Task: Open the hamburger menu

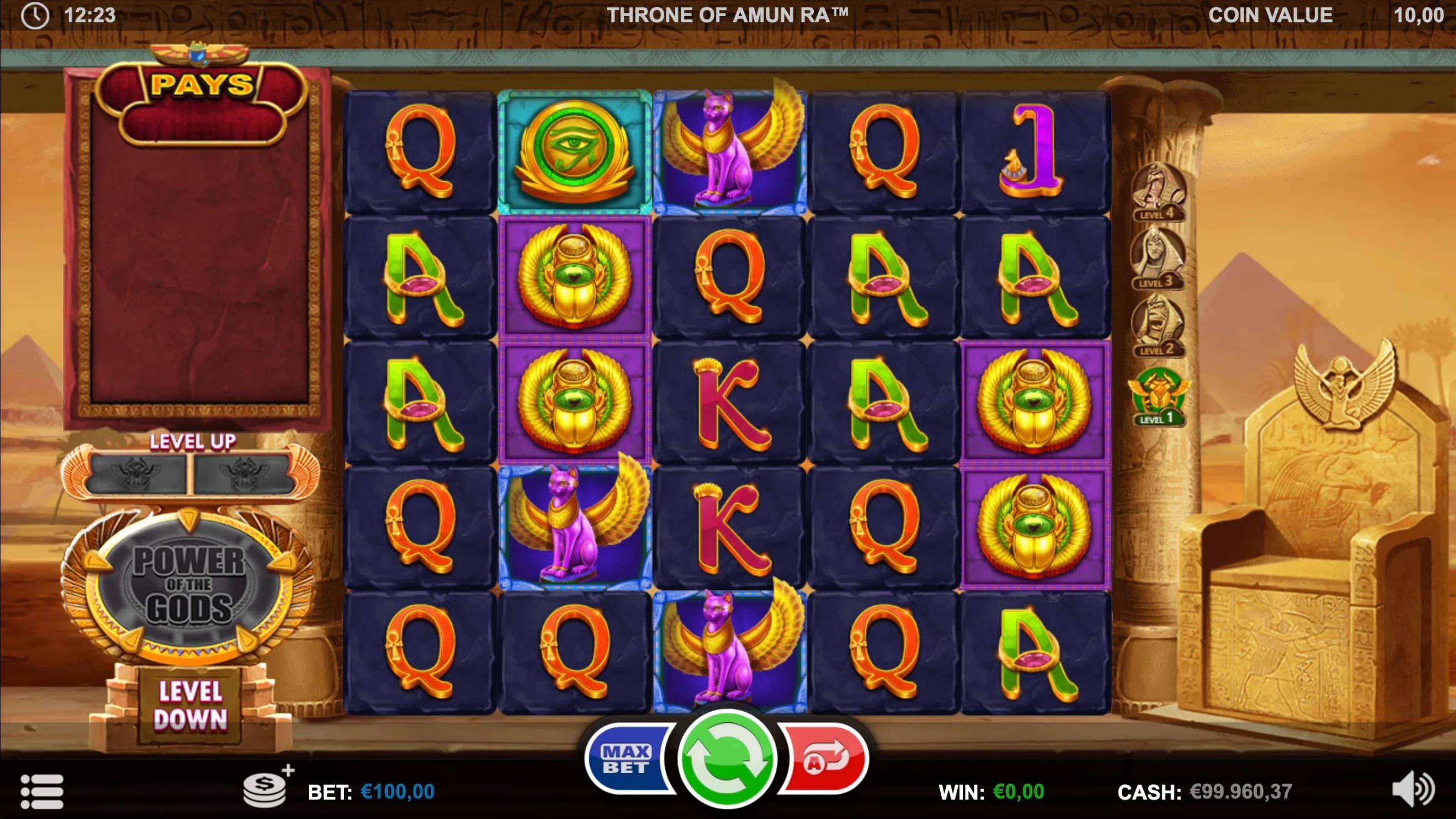Action: pos(42,791)
